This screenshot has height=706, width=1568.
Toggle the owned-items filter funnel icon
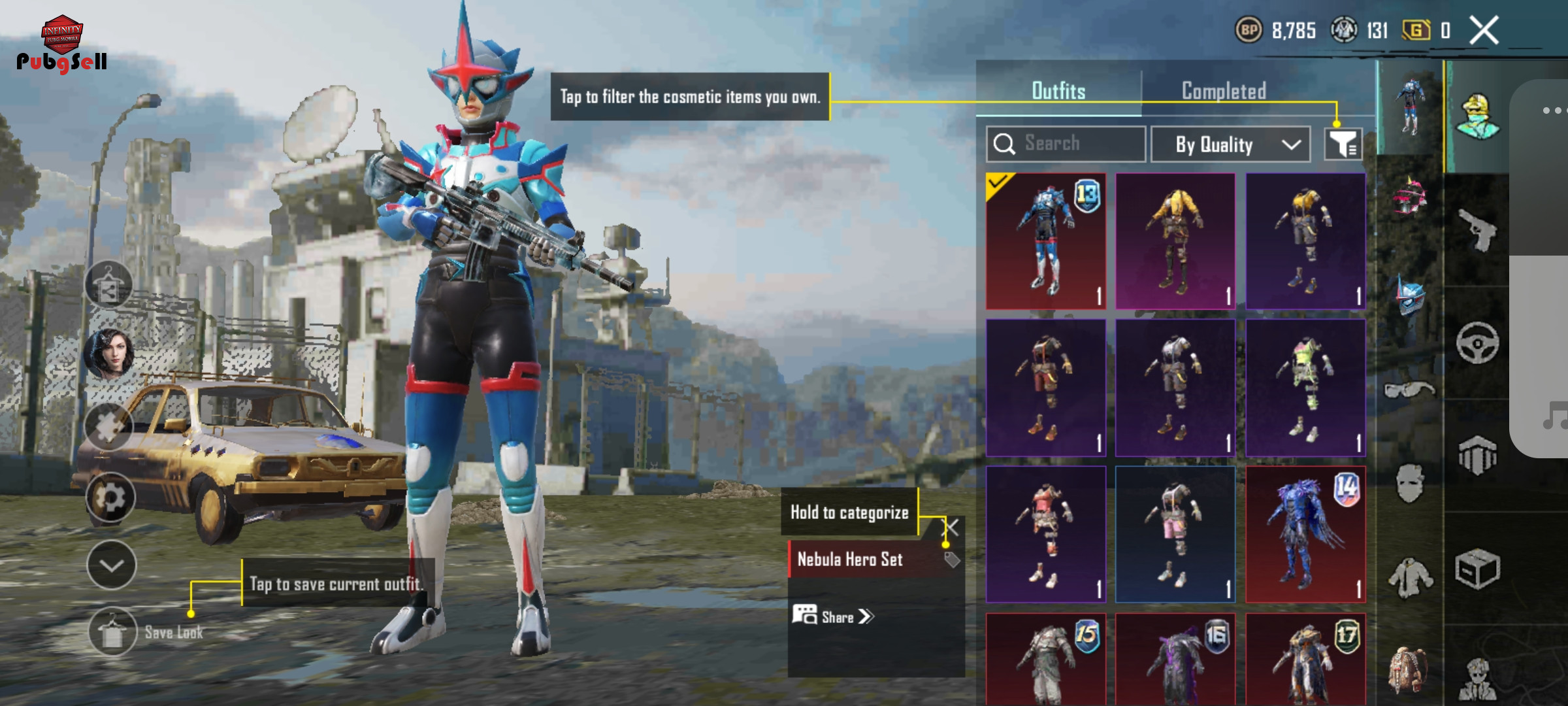[x=1343, y=144]
